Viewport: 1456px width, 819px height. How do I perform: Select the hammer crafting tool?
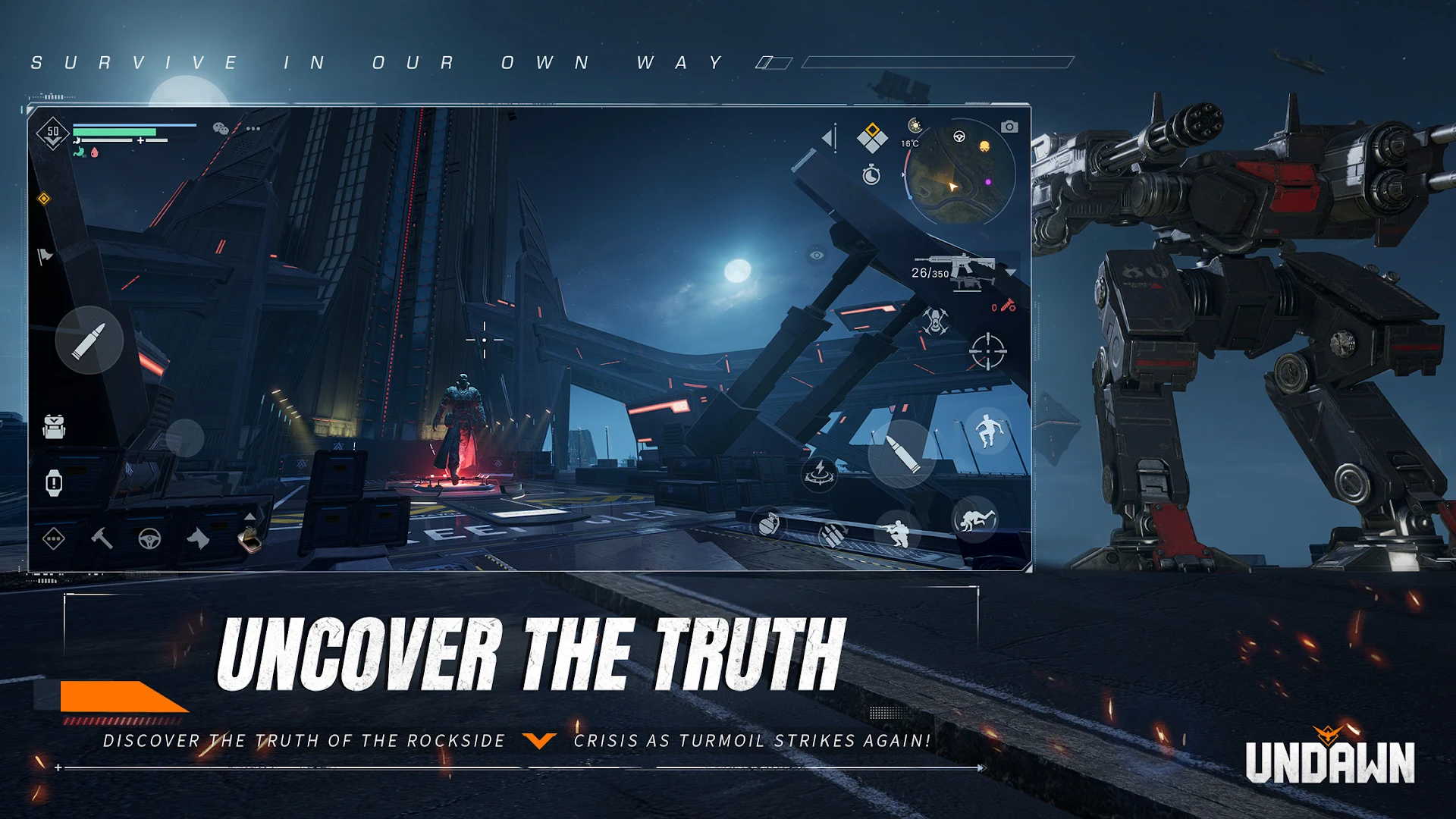coord(101,539)
